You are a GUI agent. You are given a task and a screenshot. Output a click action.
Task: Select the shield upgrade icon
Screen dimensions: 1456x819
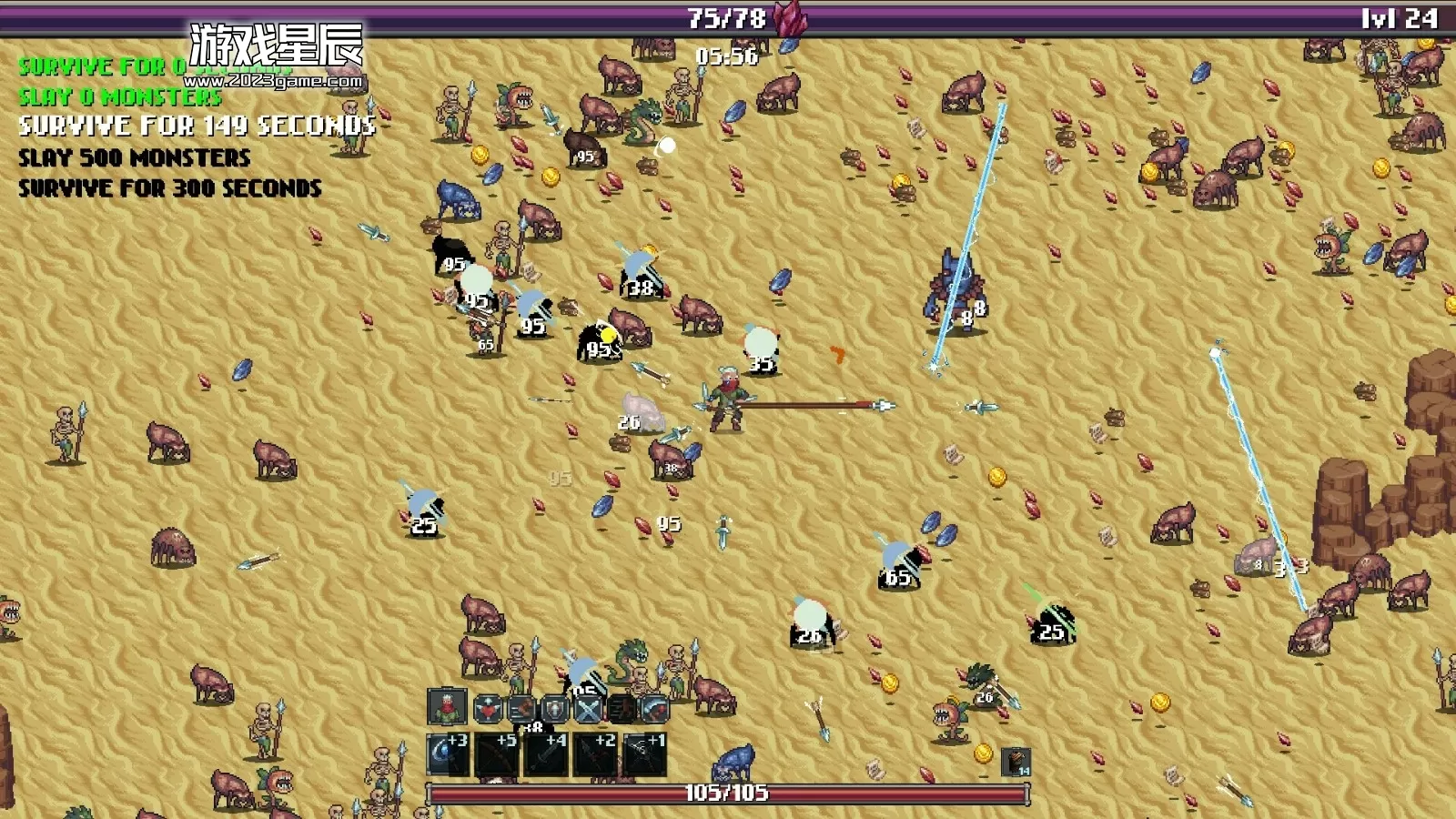[x=555, y=707]
